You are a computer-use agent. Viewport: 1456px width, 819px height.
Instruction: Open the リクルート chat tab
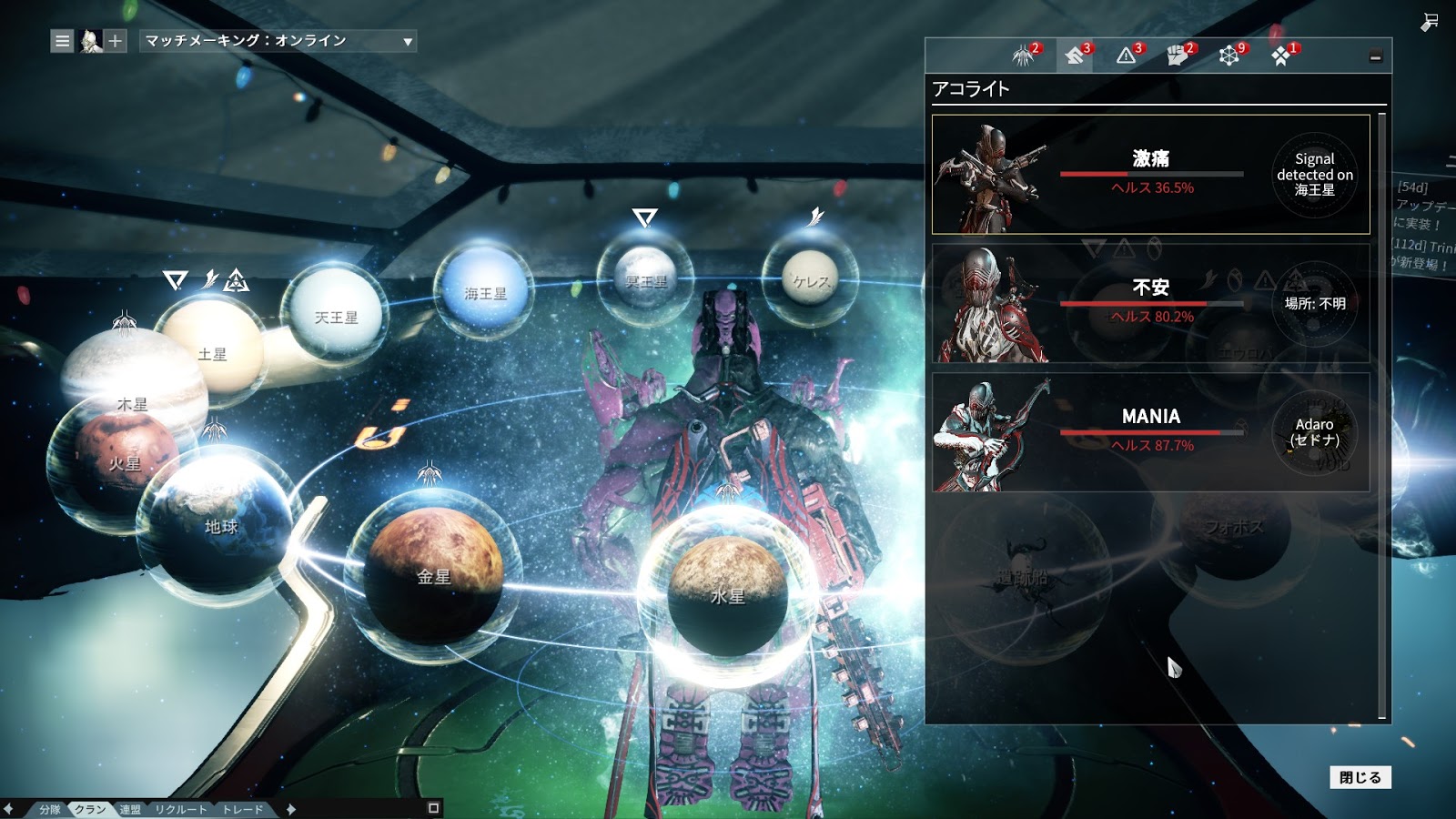180,809
